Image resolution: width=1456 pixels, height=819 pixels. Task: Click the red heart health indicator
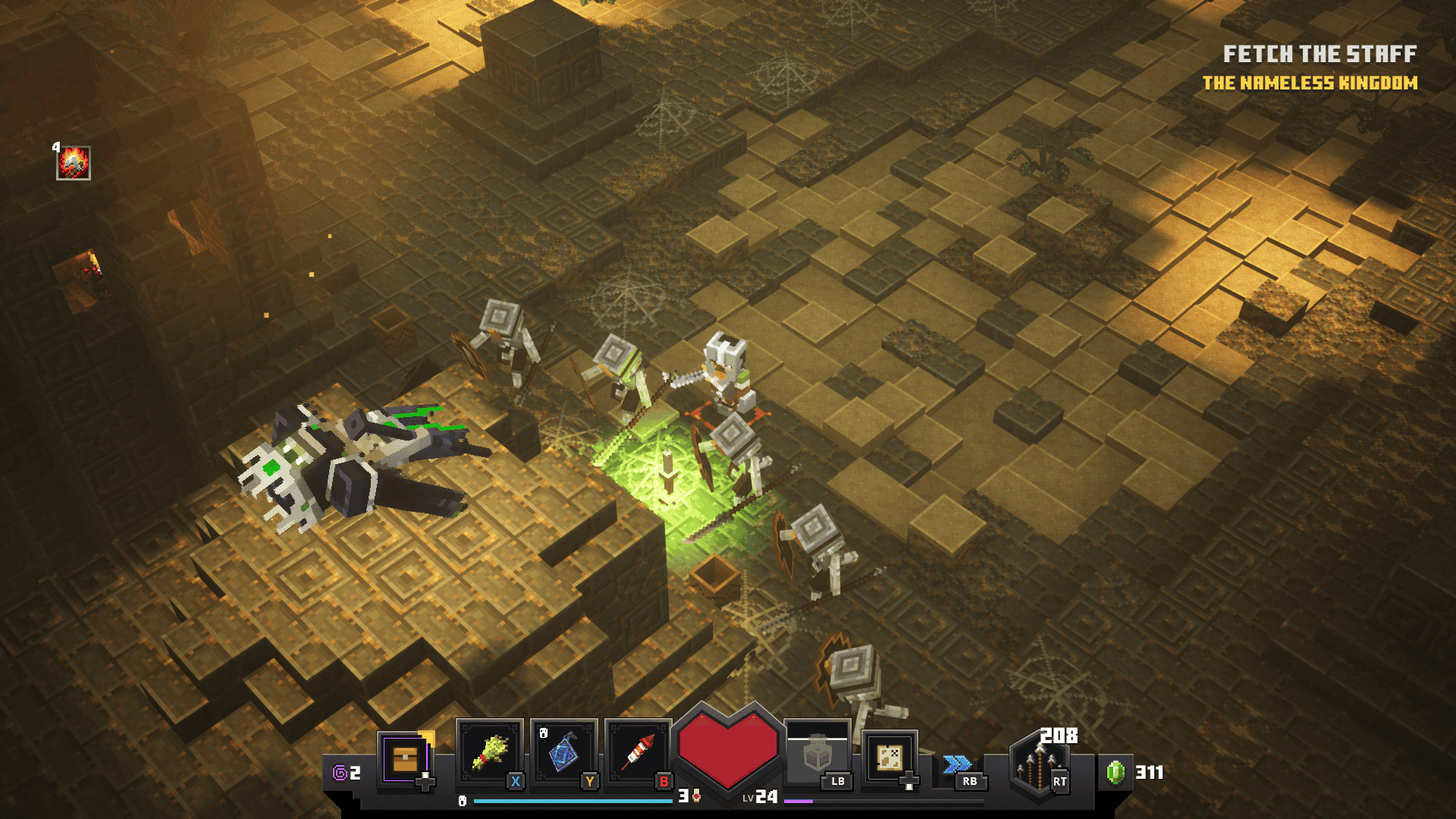(x=728, y=747)
